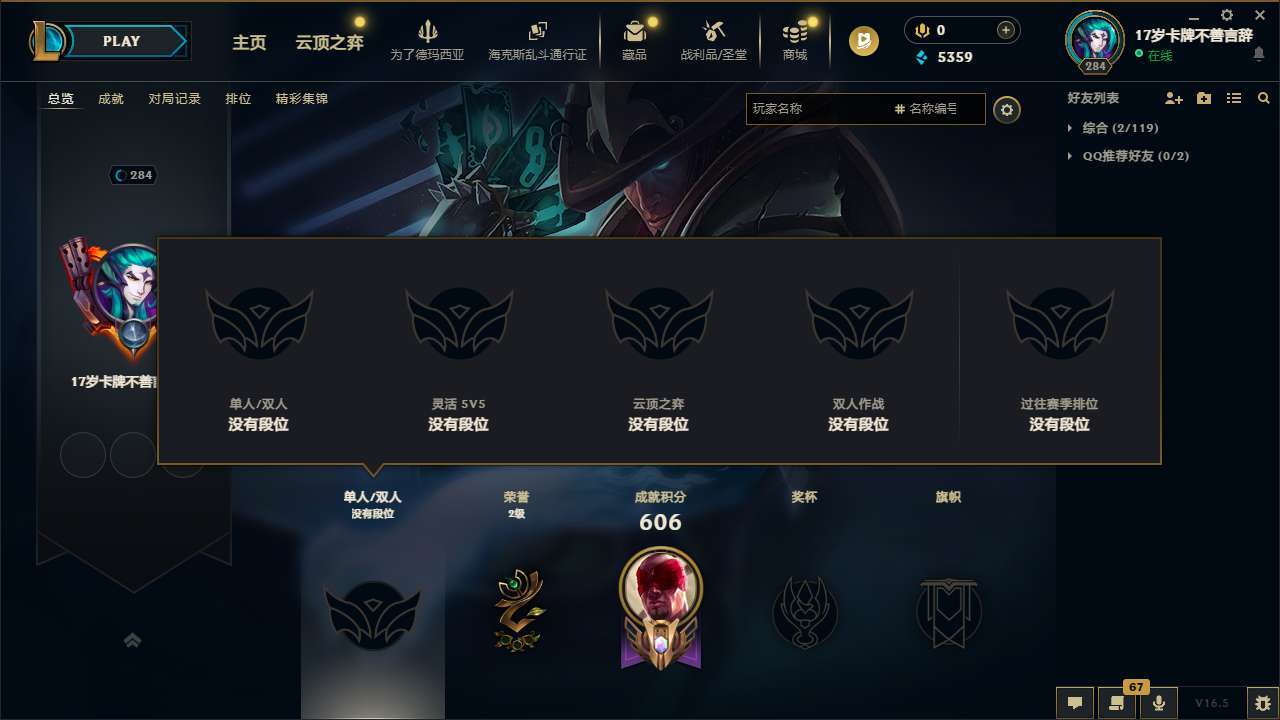
Task: Open the 排位 ranked tab
Action: tap(238, 98)
